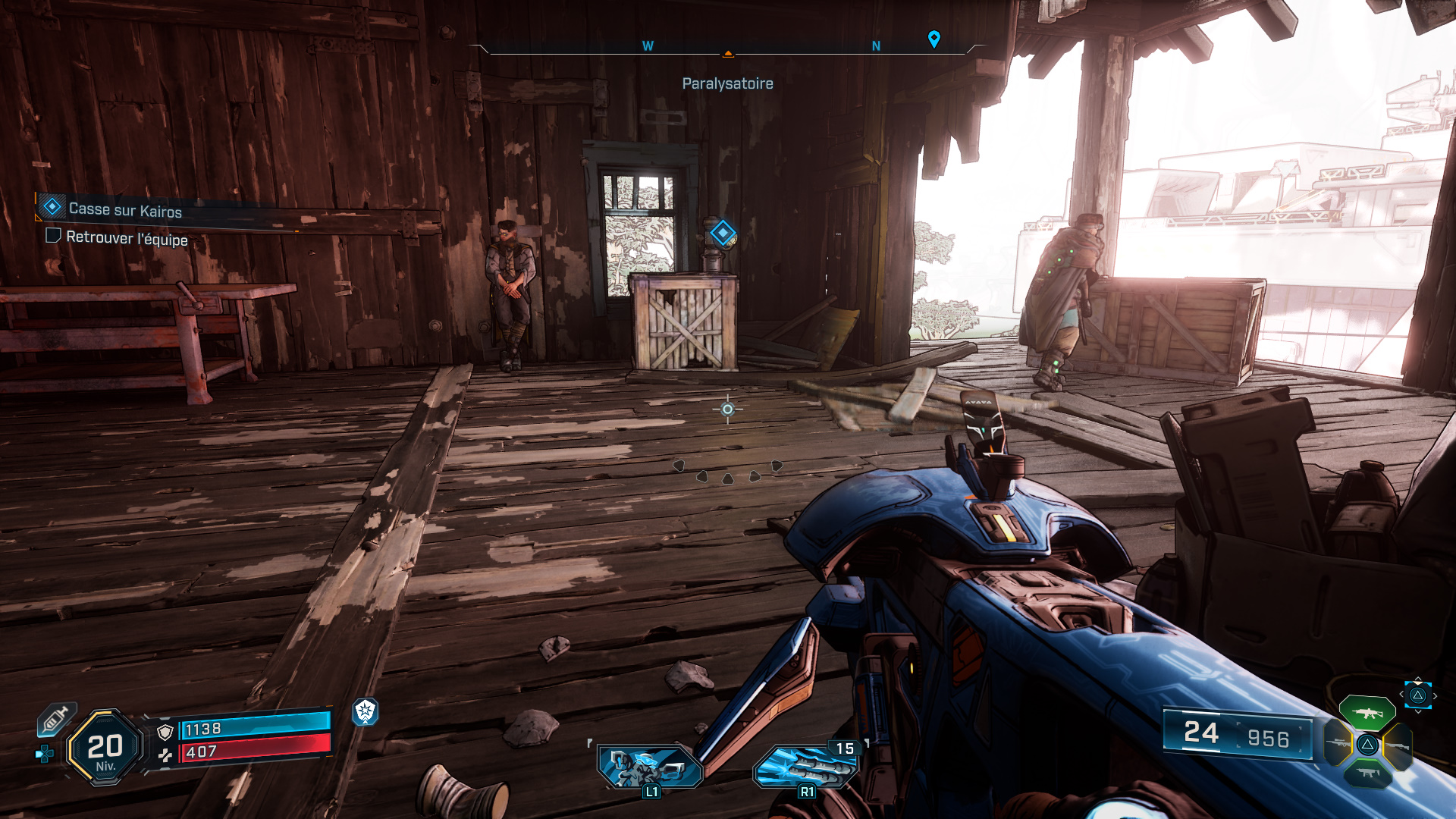Select the blue diamond objective marker

click(723, 233)
